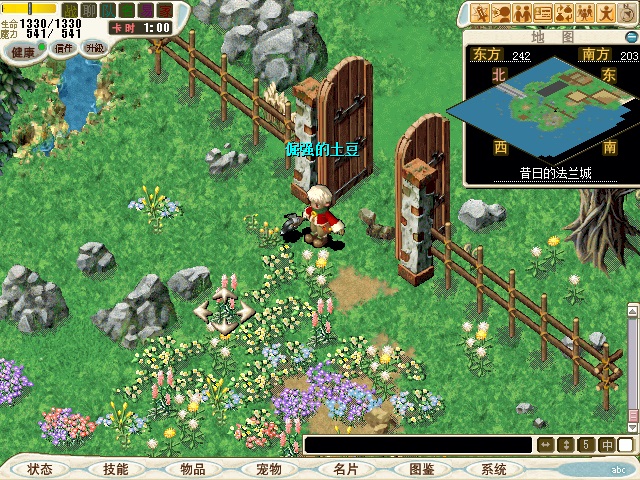The width and height of the screenshot is (640, 480).
Task: Click the 健康 health button
Action: (x=23, y=48)
